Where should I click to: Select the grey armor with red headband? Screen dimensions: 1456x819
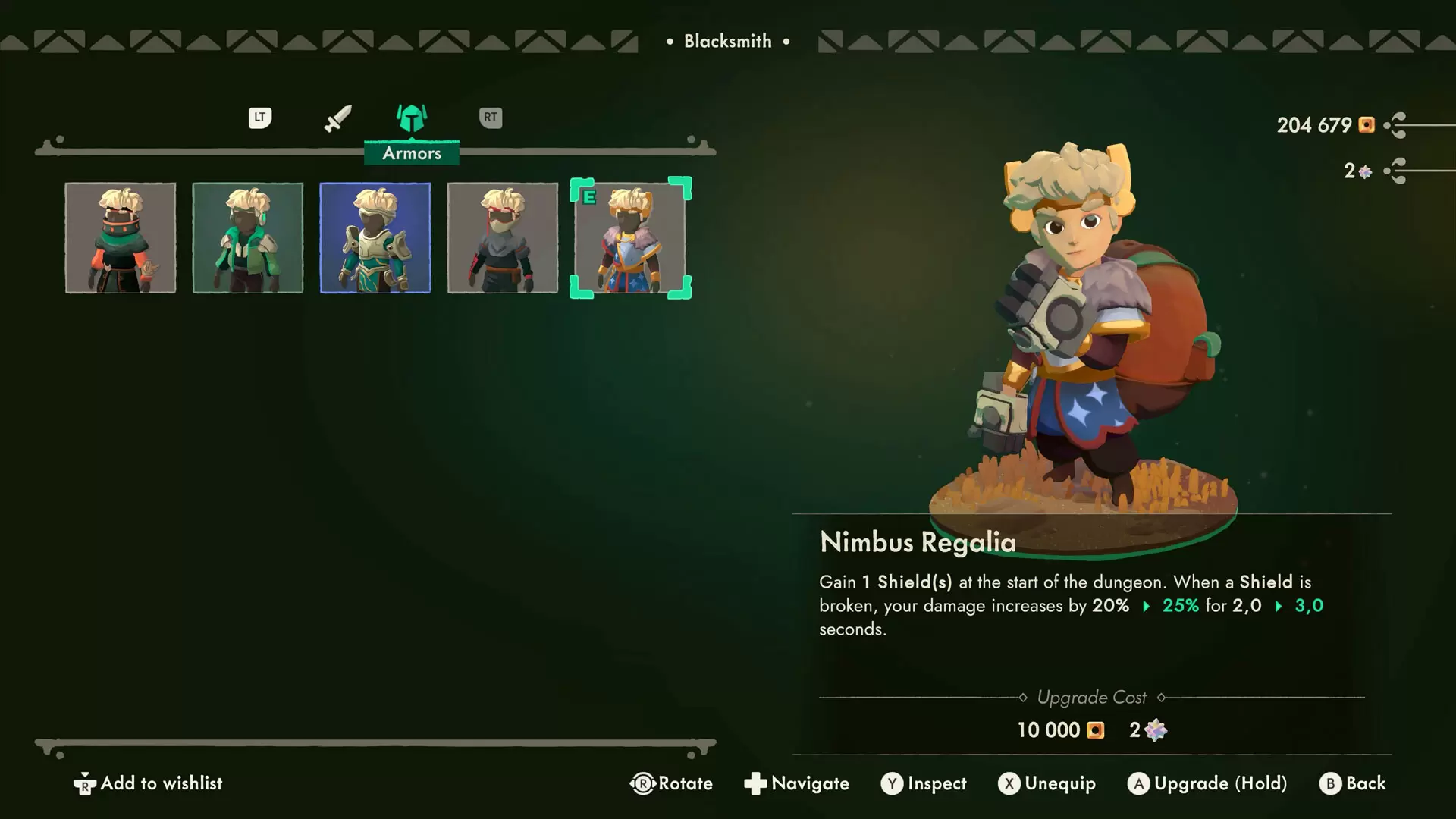pyautogui.click(x=503, y=237)
